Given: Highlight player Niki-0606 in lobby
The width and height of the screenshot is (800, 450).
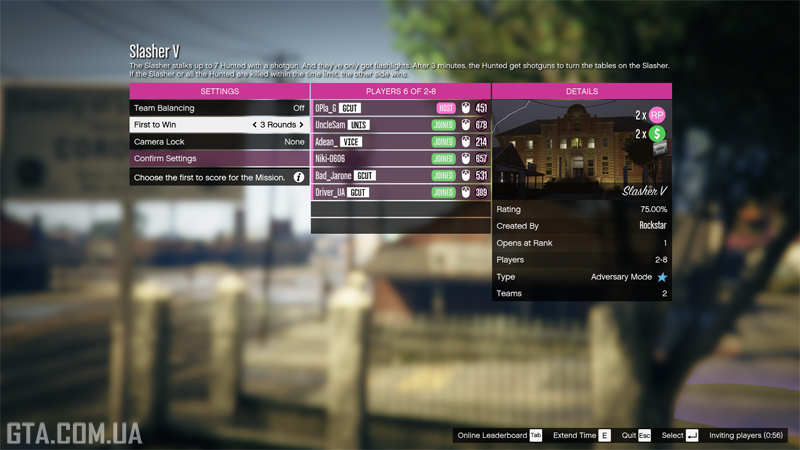Looking at the screenshot, I should [x=400, y=159].
